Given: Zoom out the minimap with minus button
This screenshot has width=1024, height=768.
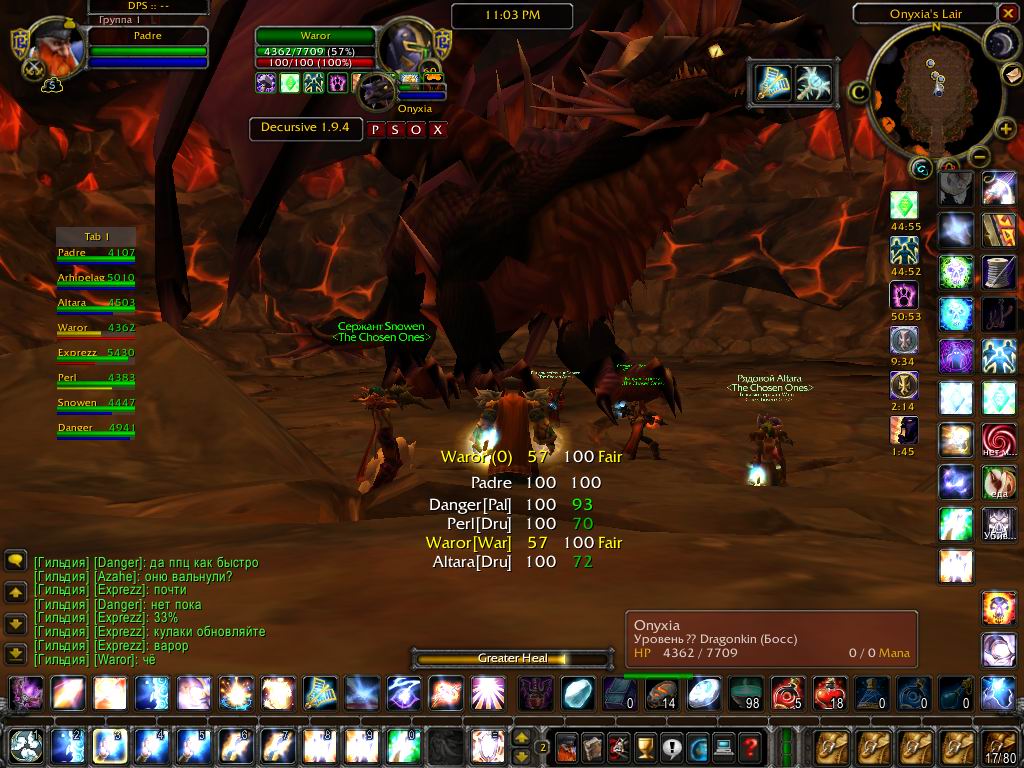Looking at the screenshot, I should coord(980,156).
